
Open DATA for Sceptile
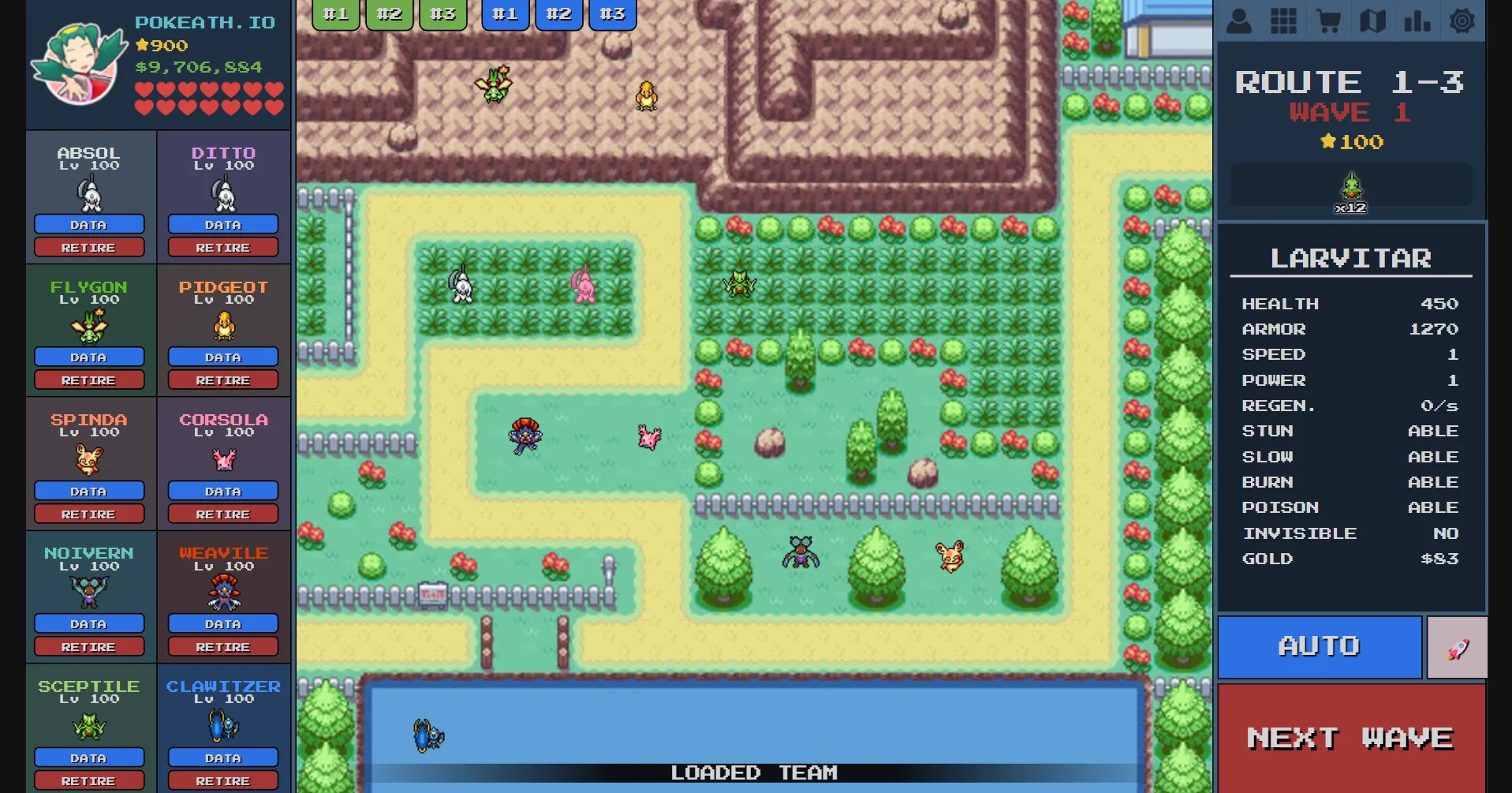89,757
